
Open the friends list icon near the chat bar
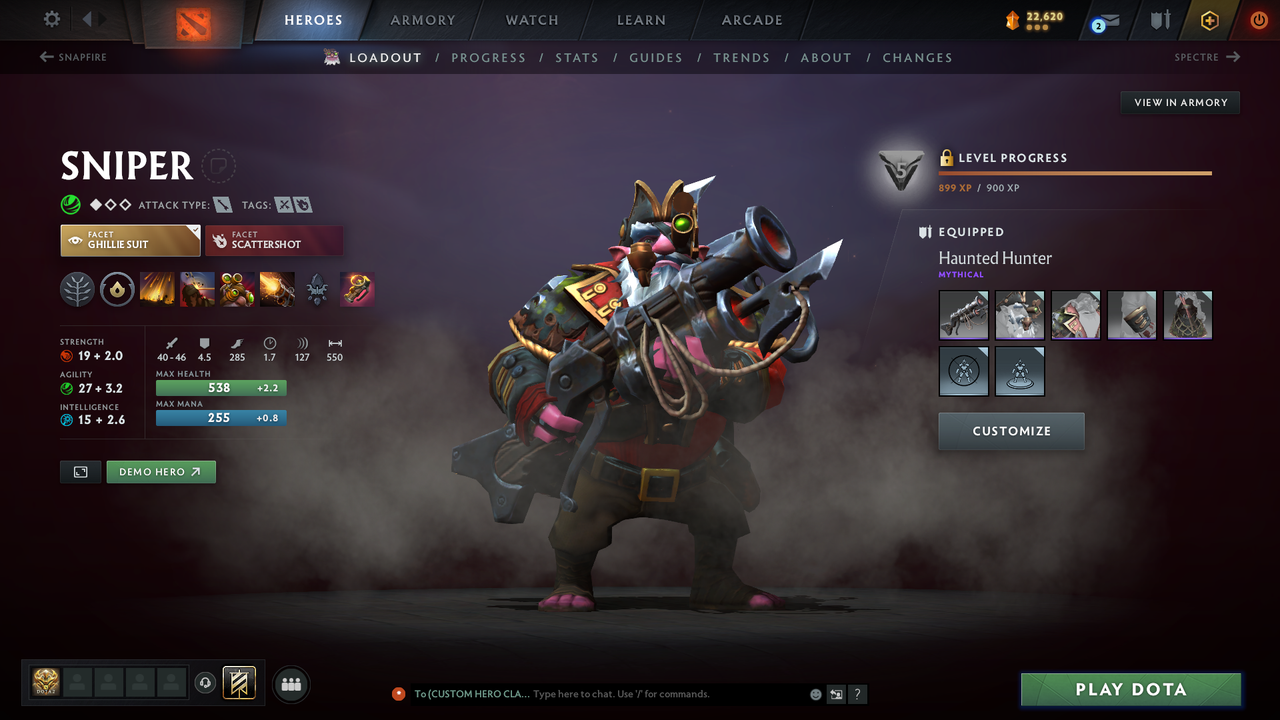(290, 684)
